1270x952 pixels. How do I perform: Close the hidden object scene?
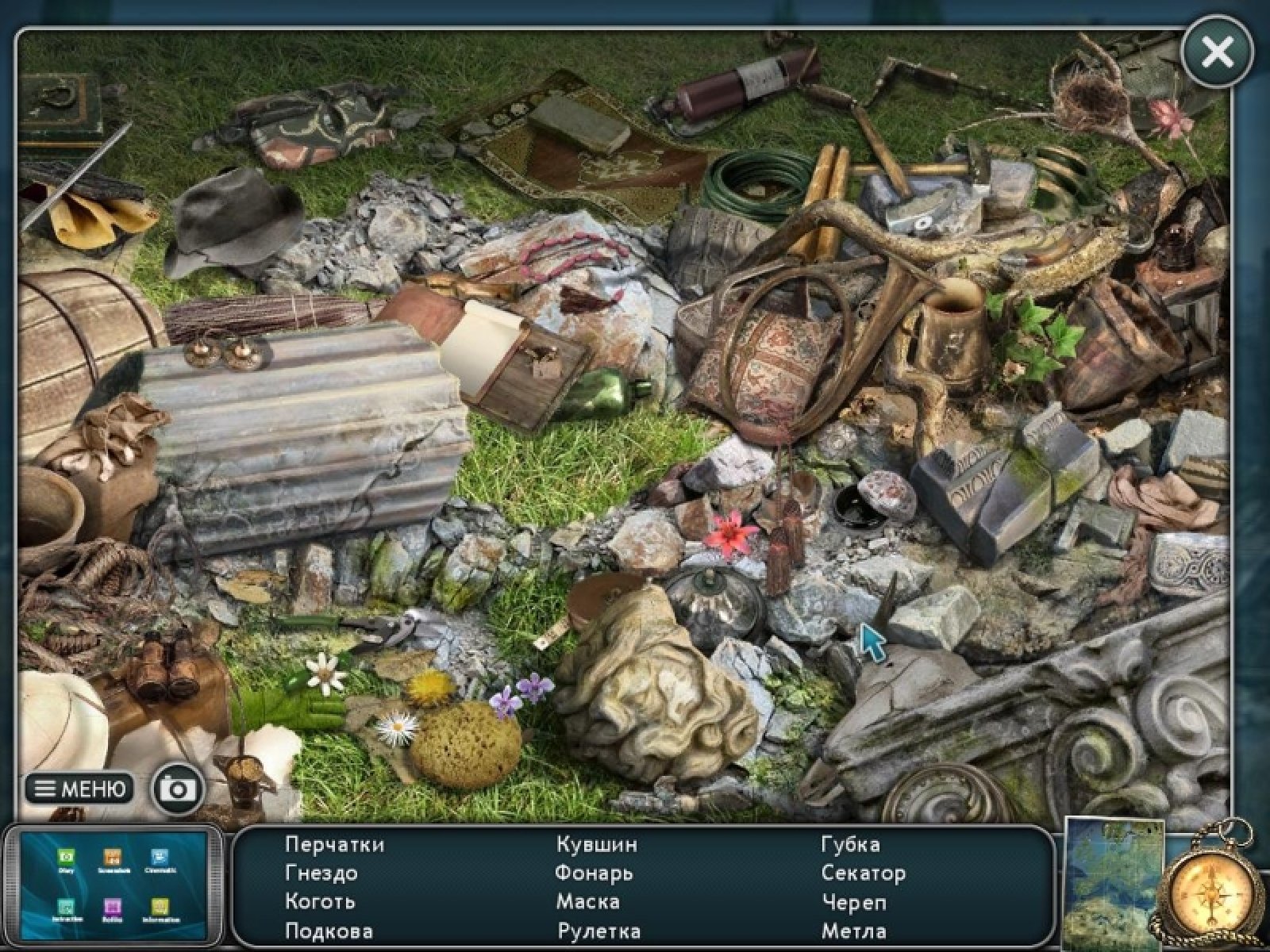[1217, 52]
